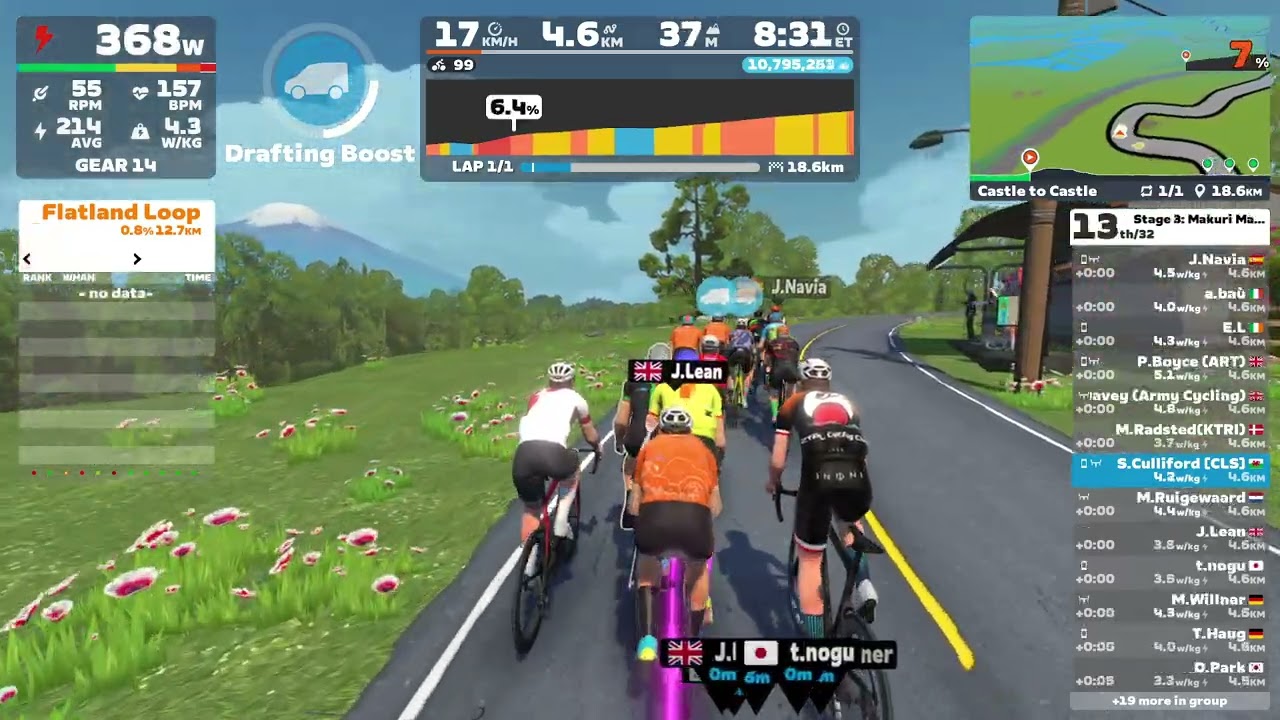Screen dimensions: 1280x720
Task: Choose D.Park from the rider list
Action: (x=1170, y=674)
